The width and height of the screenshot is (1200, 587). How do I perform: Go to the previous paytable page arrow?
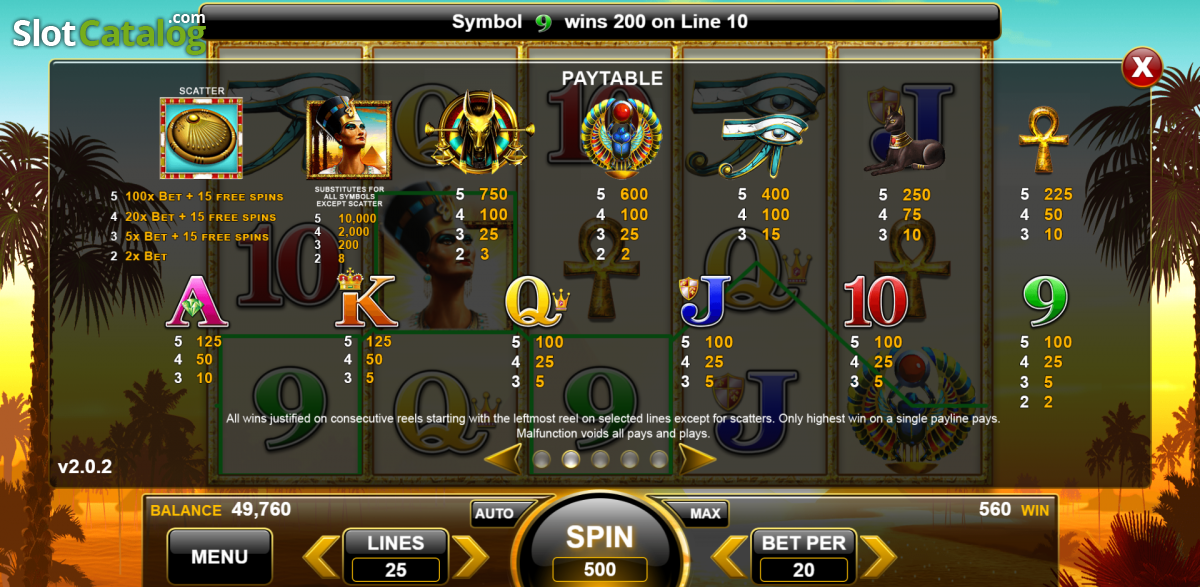(x=503, y=459)
